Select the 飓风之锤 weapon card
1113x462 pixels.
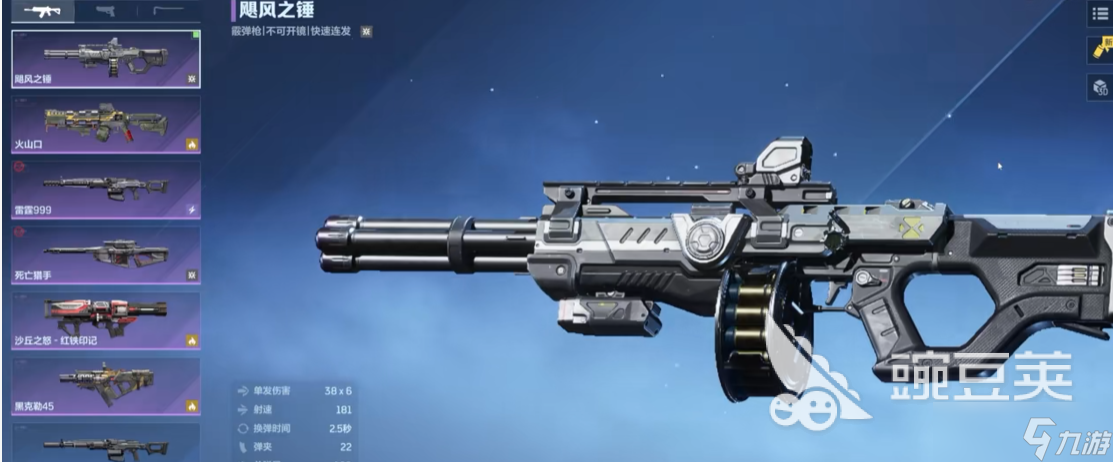pyautogui.click(x=105, y=59)
